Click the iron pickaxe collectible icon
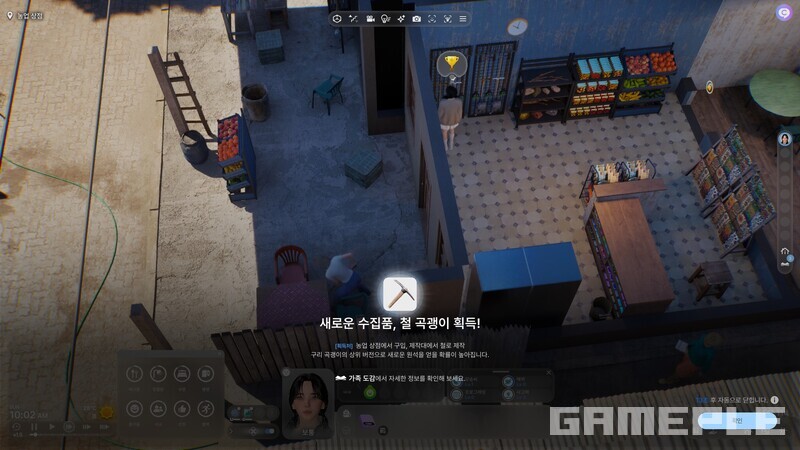Screen dimensions: 800x450 tap(400, 294)
